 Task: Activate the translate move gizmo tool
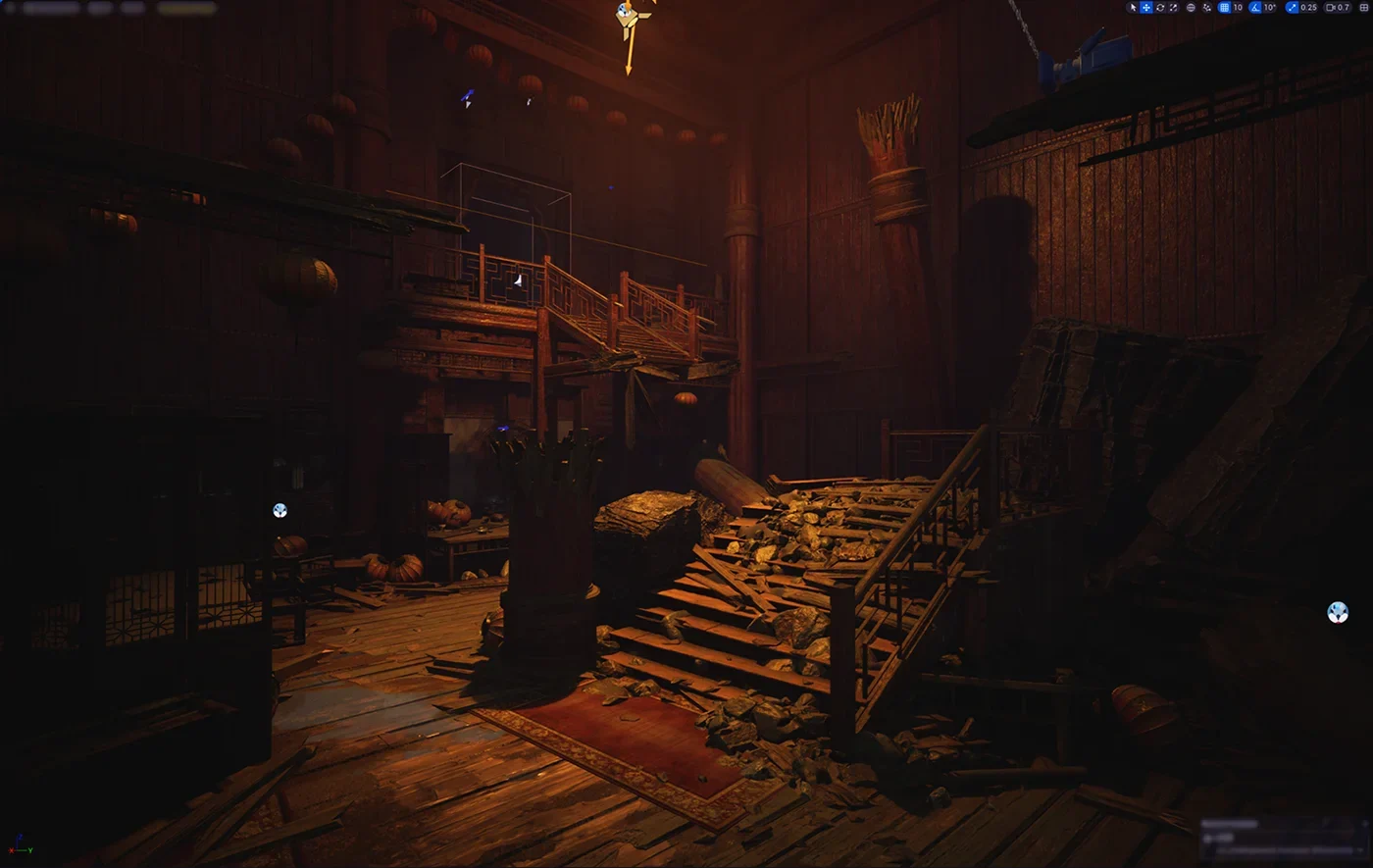[x=1146, y=8]
